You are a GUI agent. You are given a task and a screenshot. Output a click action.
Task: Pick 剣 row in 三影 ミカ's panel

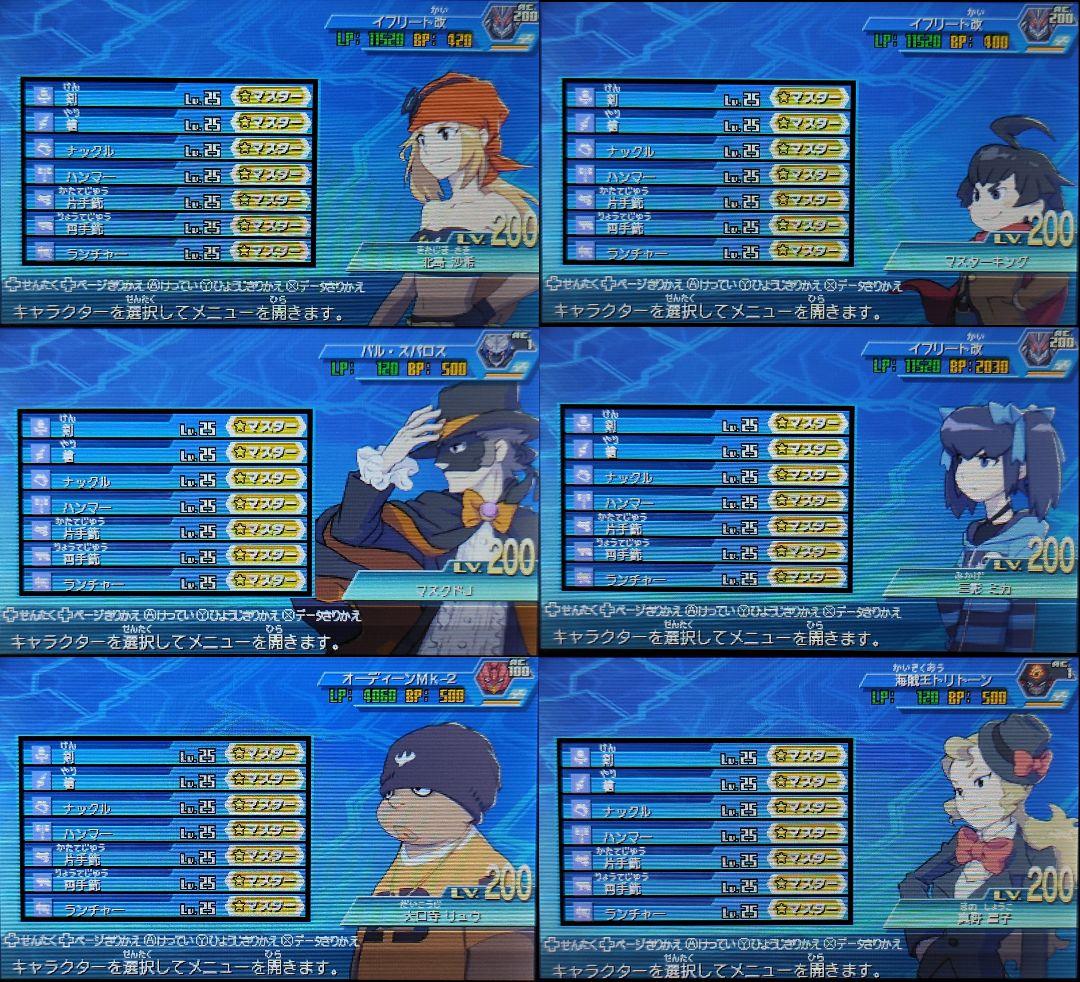click(x=706, y=422)
